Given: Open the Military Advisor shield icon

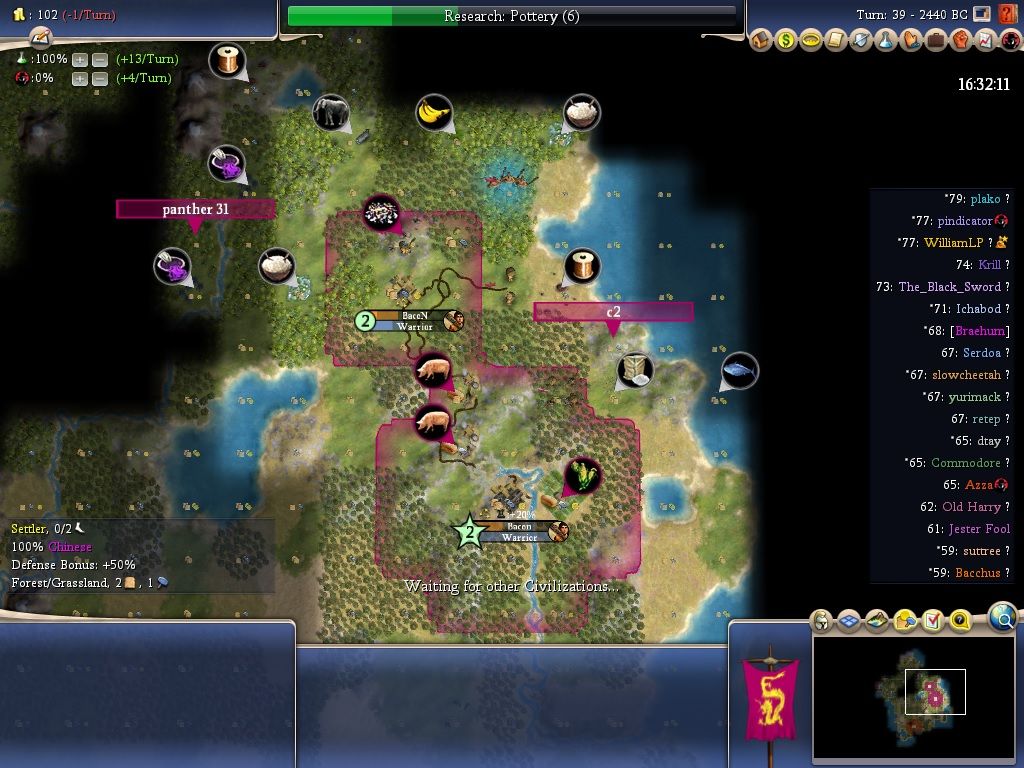Looking at the screenshot, I should 861,41.
